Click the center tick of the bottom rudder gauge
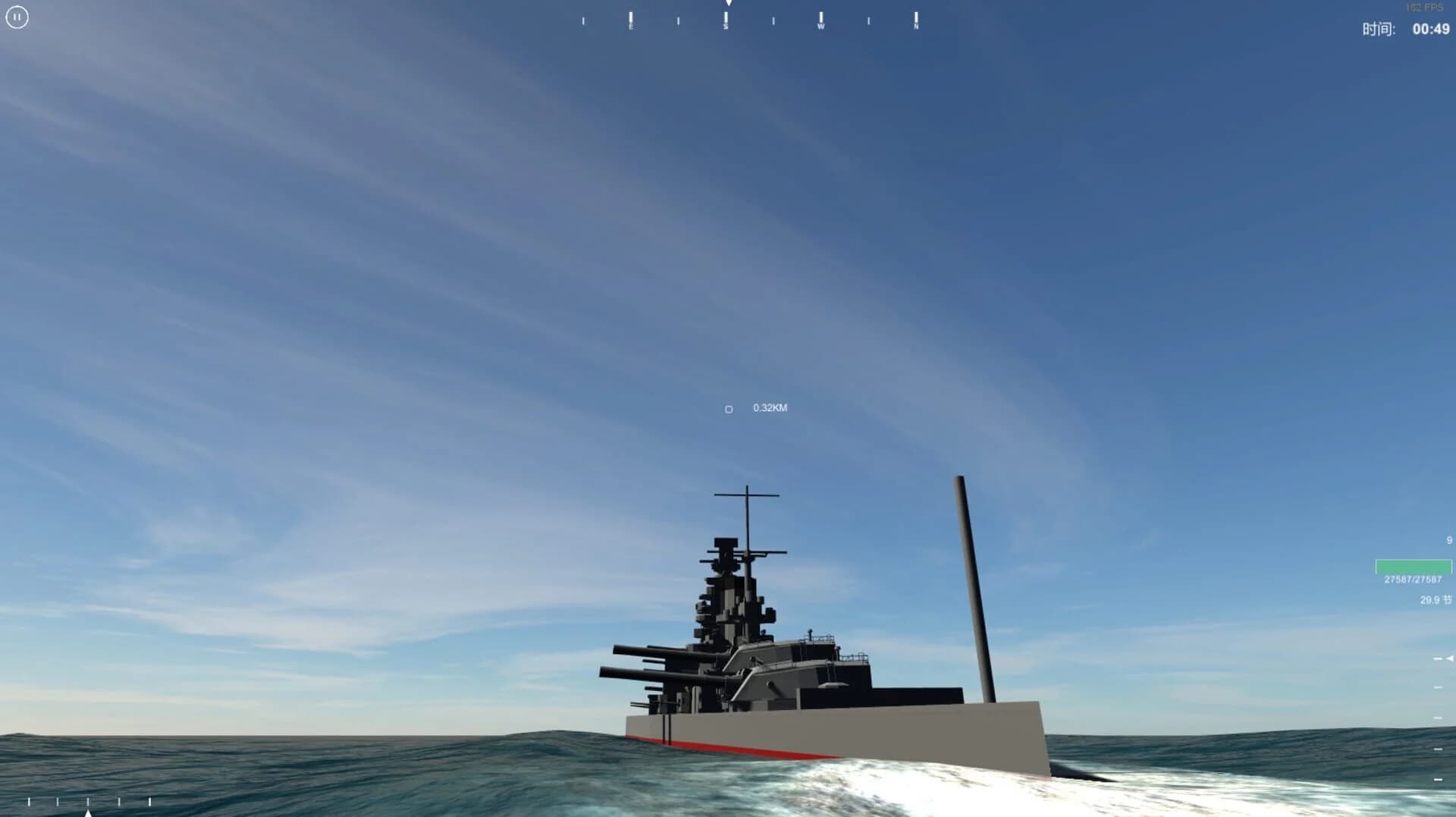This screenshot has height=817, width=1456. tap(88, 803)
